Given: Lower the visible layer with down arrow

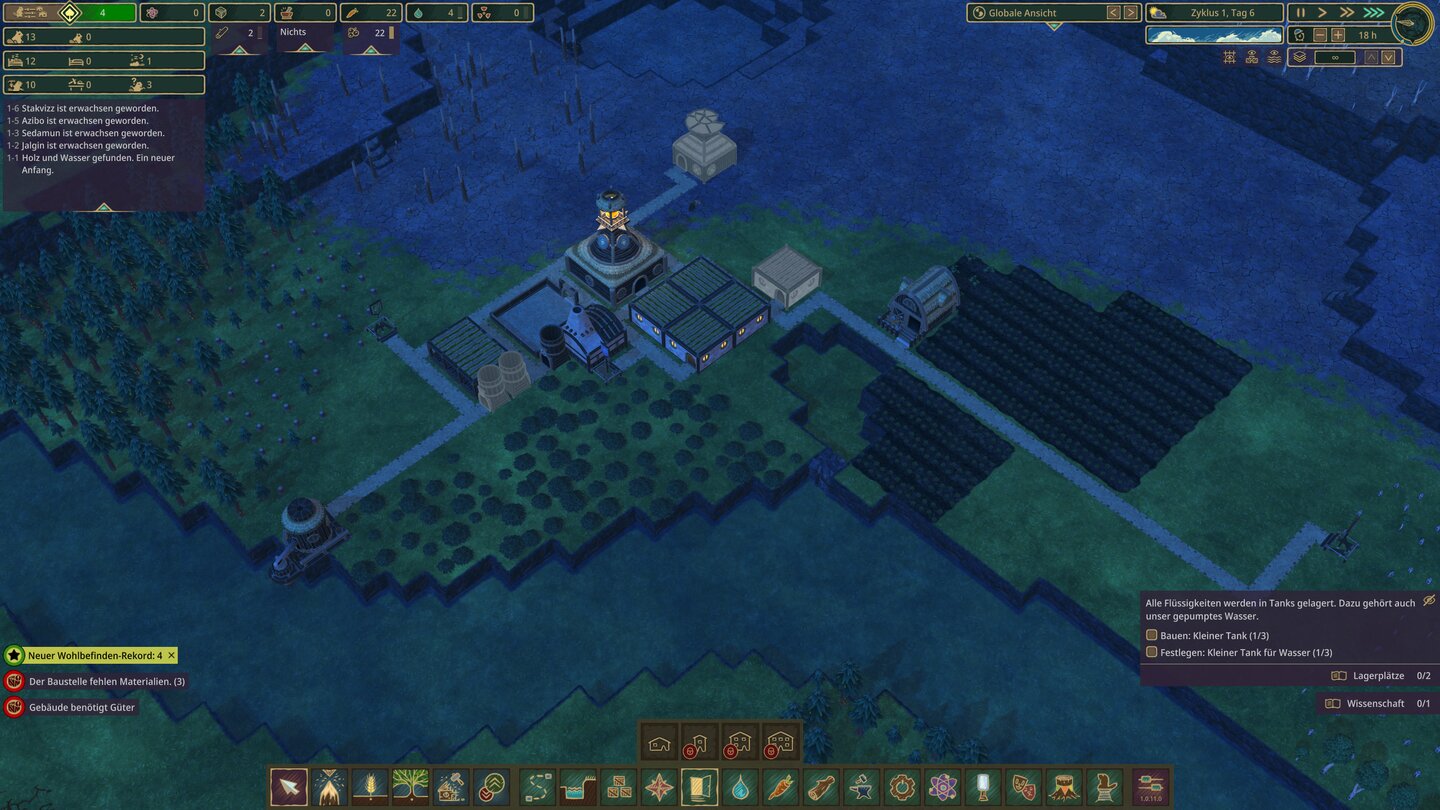Looking at the screenshot, I should (1388, 57).
